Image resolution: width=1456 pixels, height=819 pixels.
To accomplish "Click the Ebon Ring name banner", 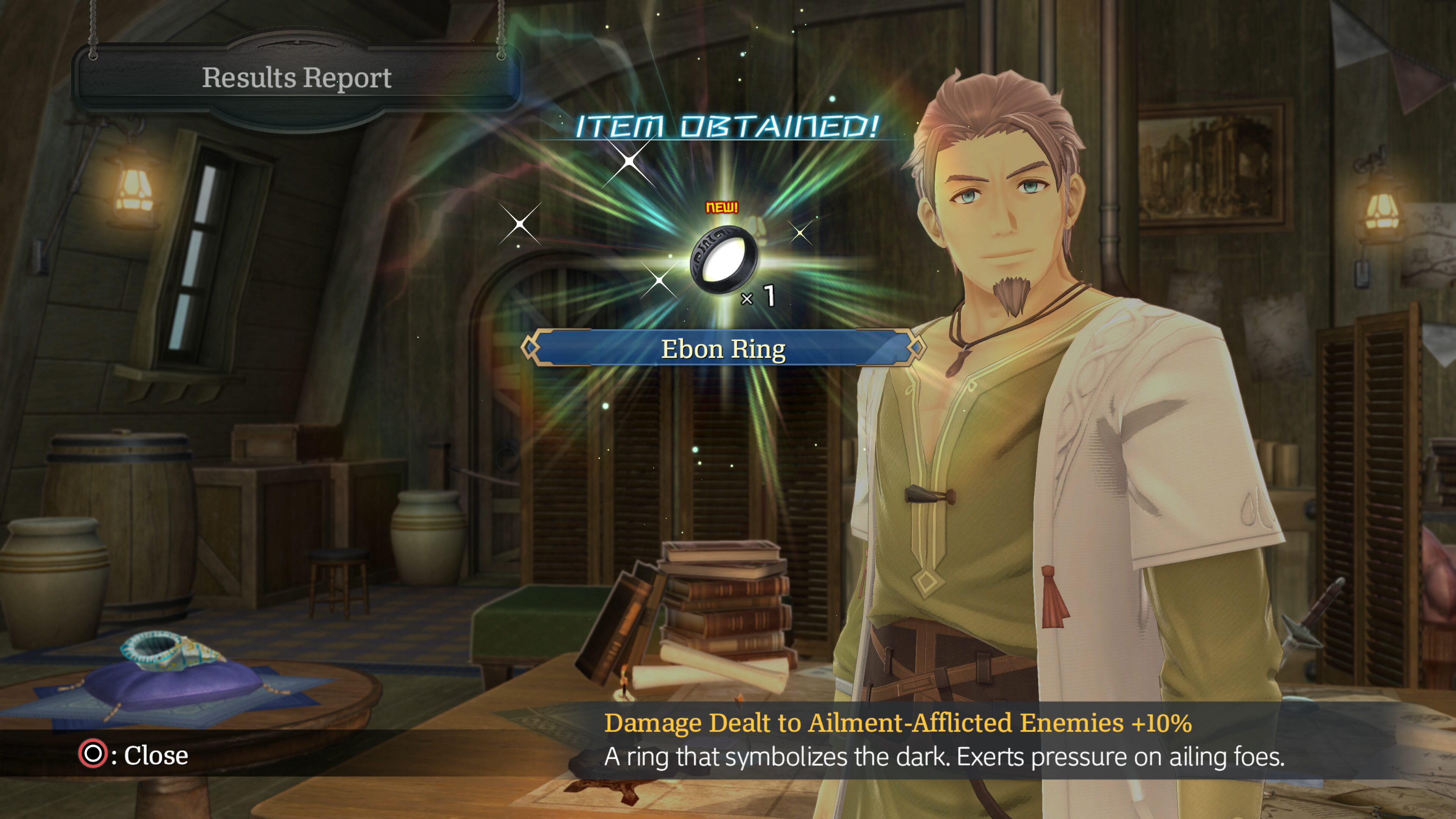I will tap(723, 349).
